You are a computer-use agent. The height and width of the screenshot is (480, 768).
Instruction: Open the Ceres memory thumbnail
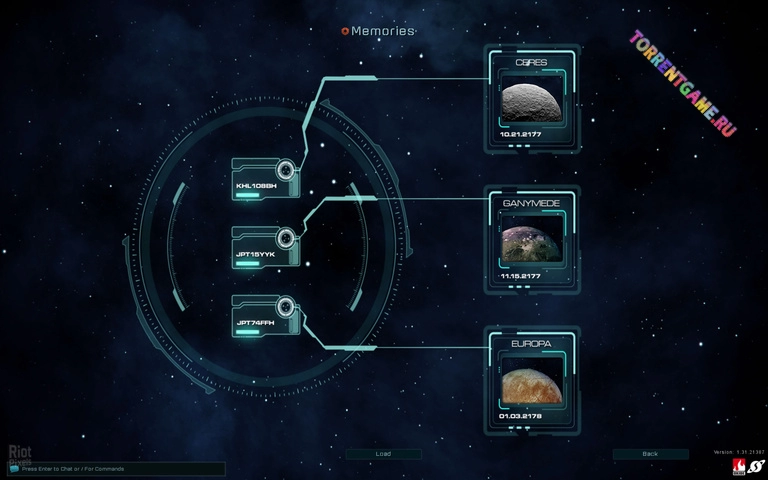click(x=532, y=102)
